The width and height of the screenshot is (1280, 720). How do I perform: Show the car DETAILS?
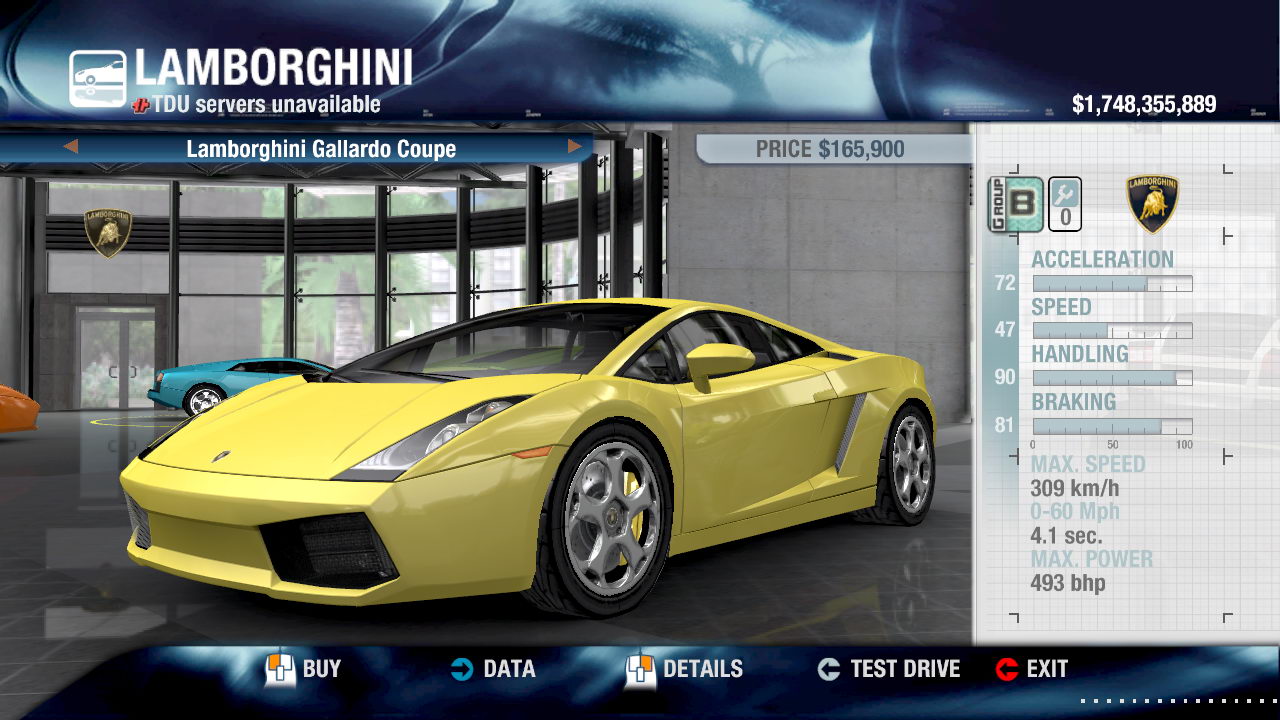(x=685, y=669)
